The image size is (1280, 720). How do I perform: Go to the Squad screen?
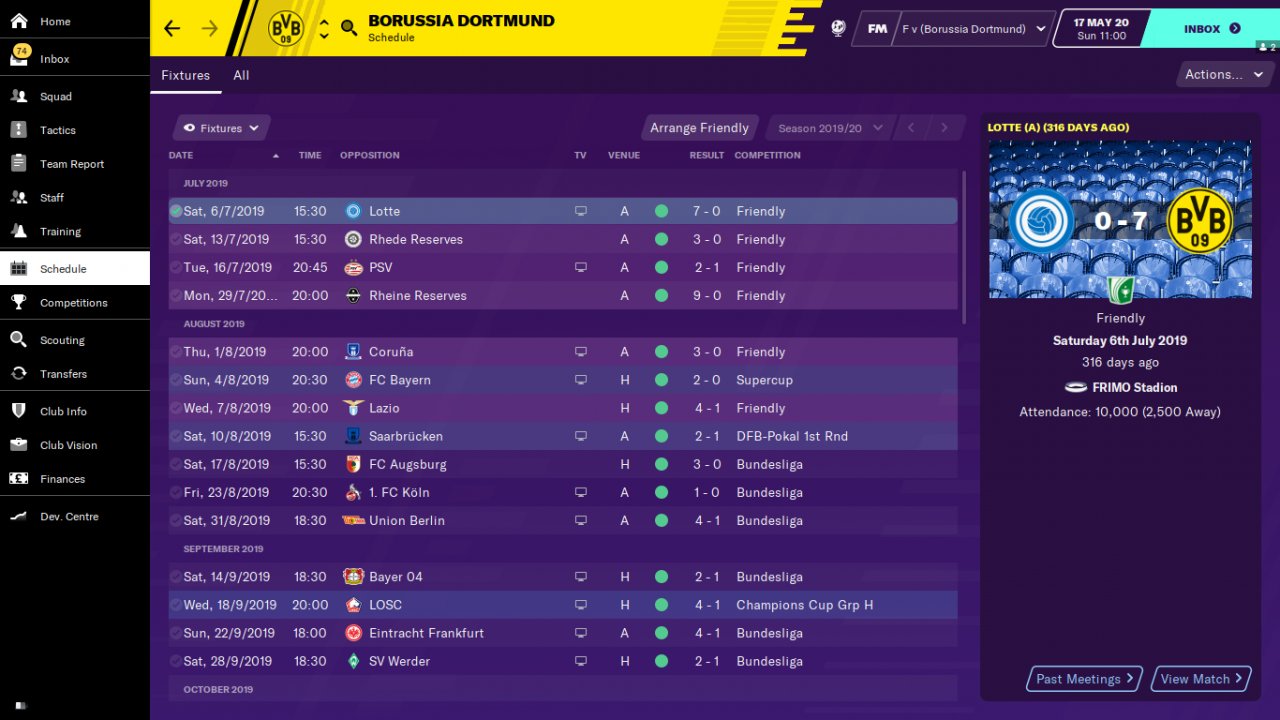(x=56, y=97)
